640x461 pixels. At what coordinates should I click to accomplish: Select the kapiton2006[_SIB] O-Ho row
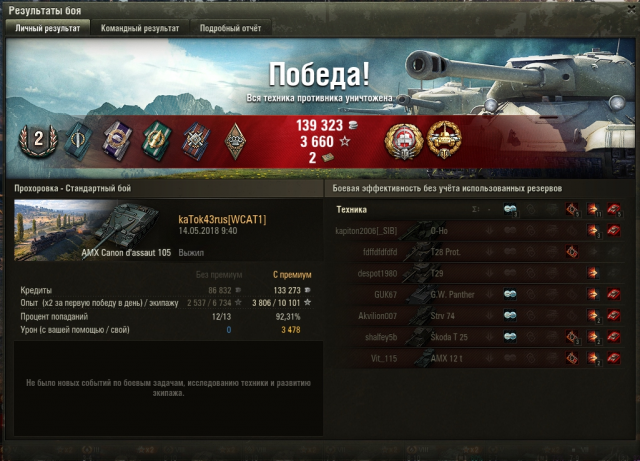(x=482, y=231)
